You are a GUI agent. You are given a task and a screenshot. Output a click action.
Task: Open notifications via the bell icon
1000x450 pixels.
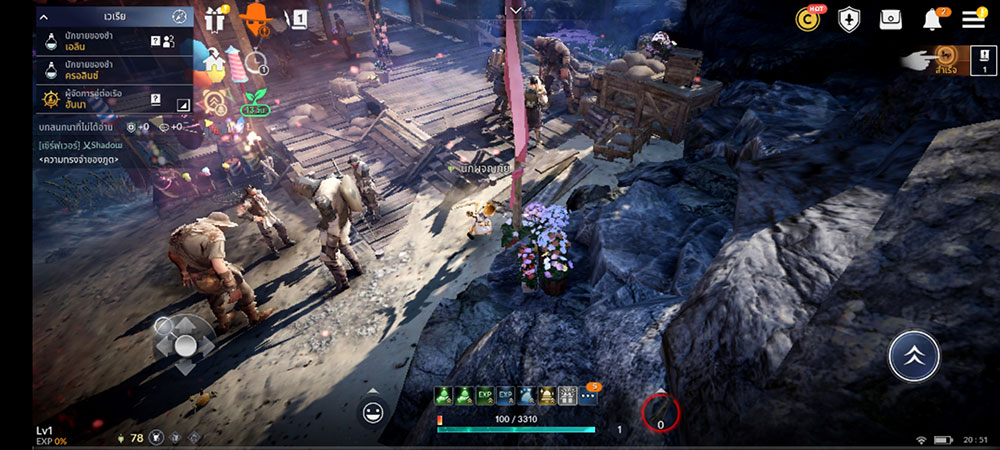932,18
